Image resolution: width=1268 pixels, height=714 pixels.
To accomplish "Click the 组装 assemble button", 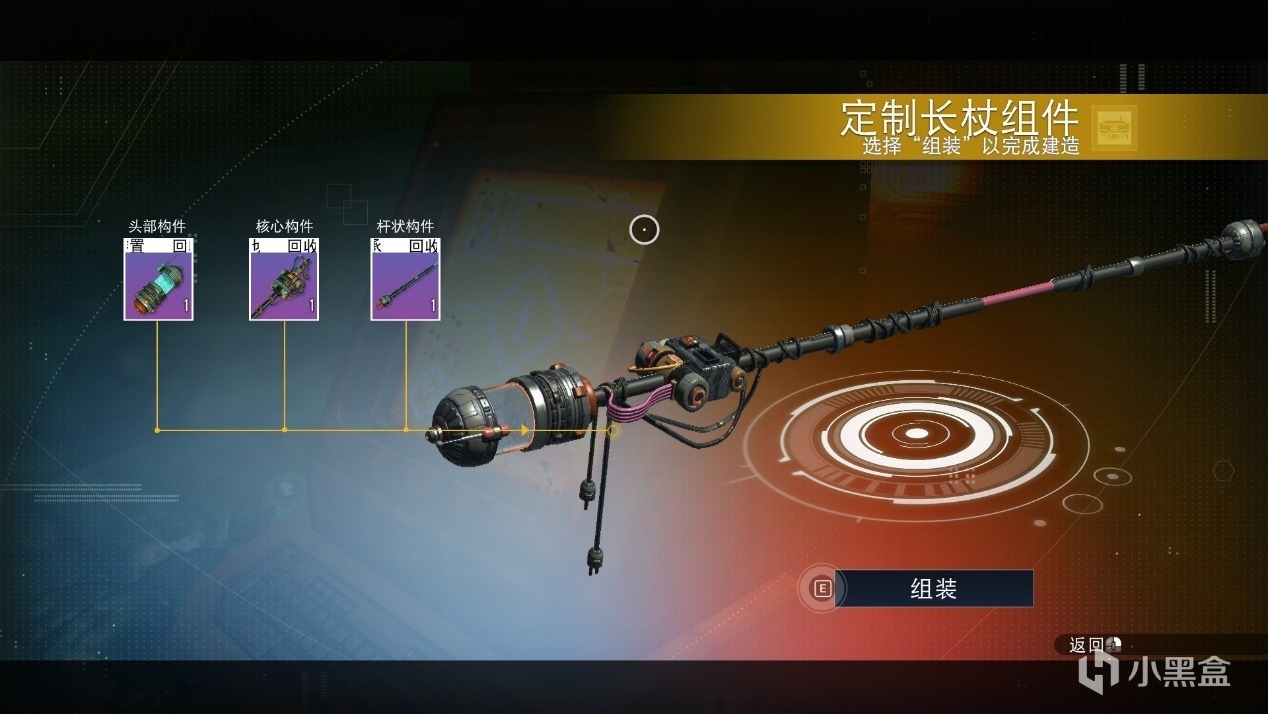I will coord(932,589).
